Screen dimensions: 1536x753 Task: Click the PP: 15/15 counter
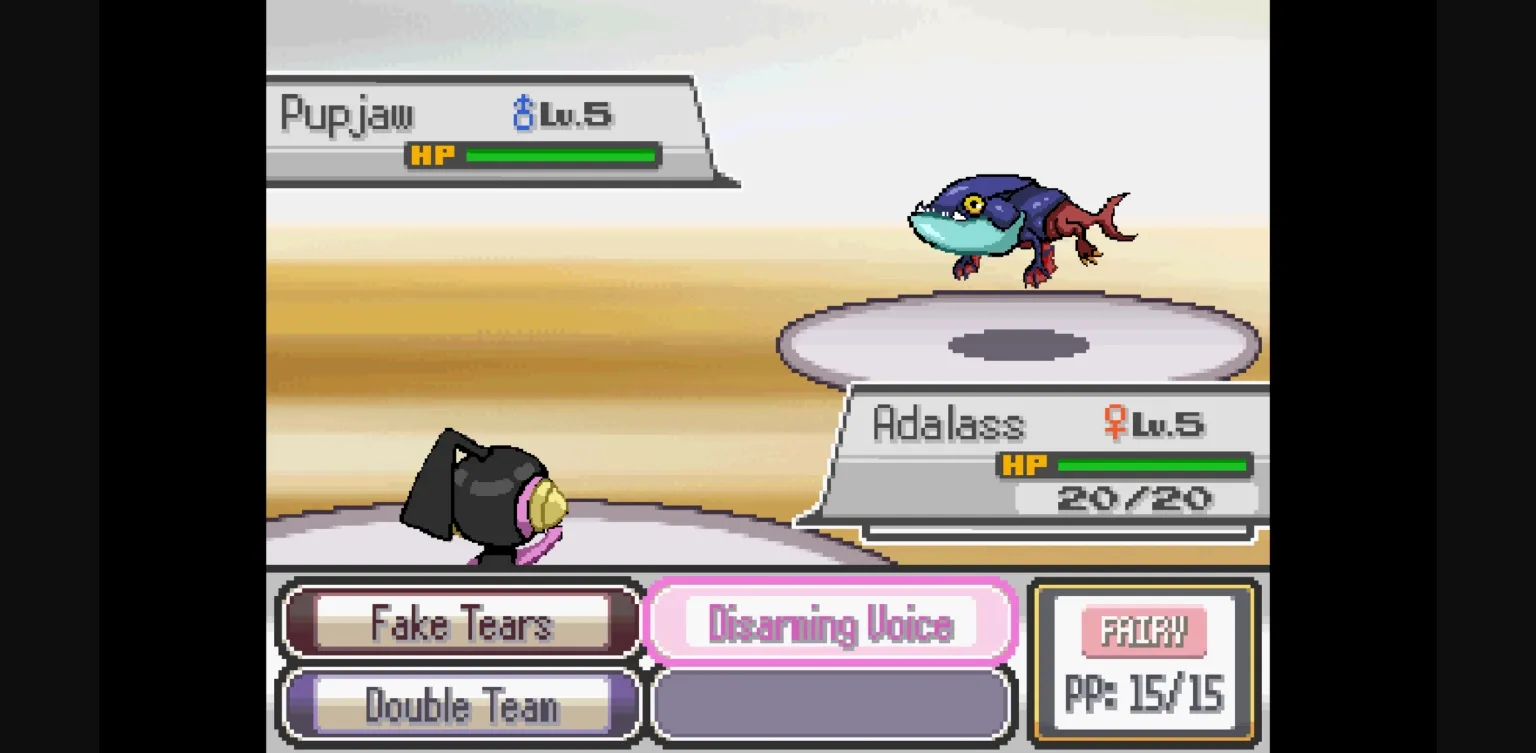(x=1143, y=692)
